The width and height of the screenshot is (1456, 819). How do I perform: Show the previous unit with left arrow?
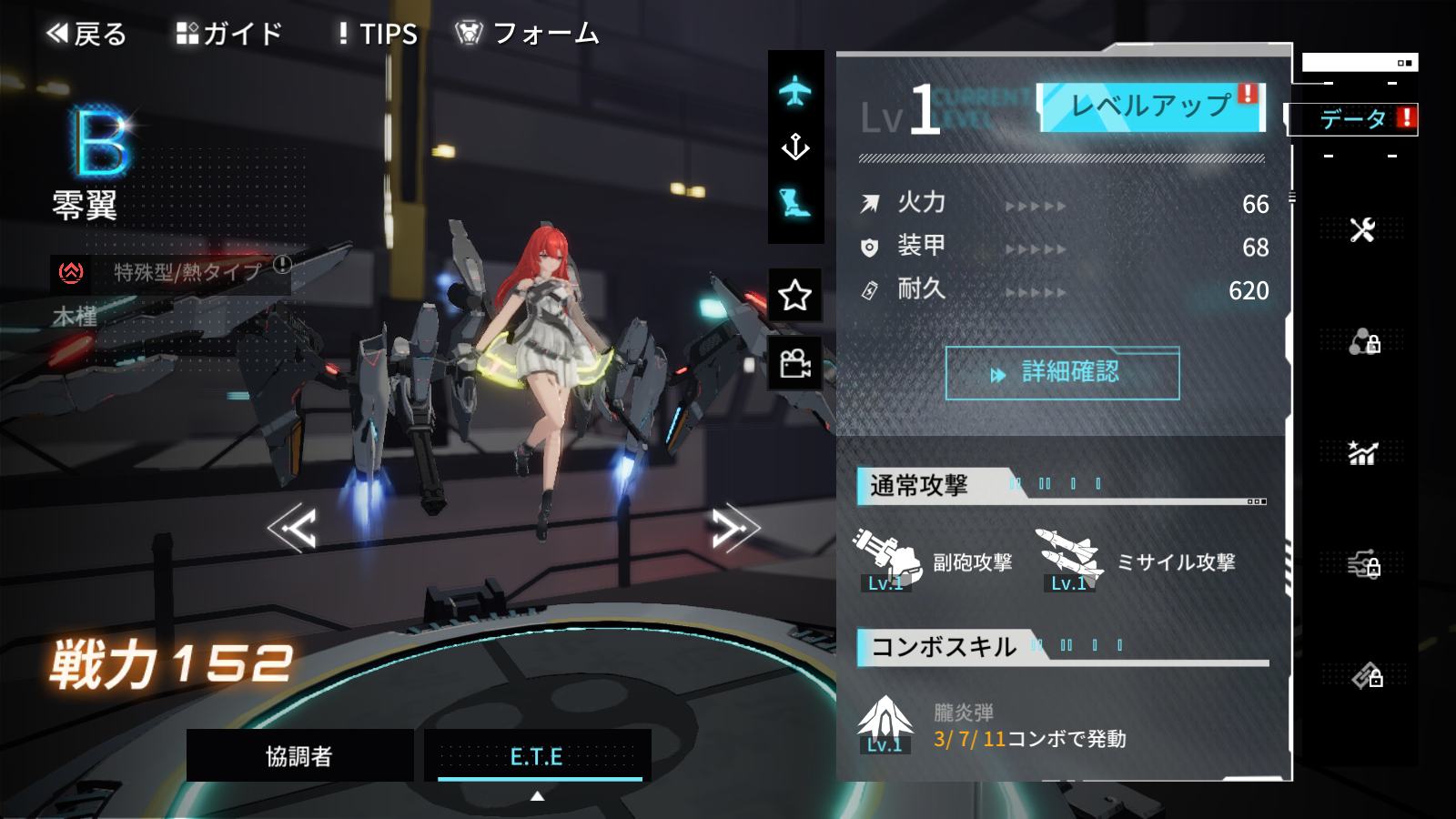292,528
